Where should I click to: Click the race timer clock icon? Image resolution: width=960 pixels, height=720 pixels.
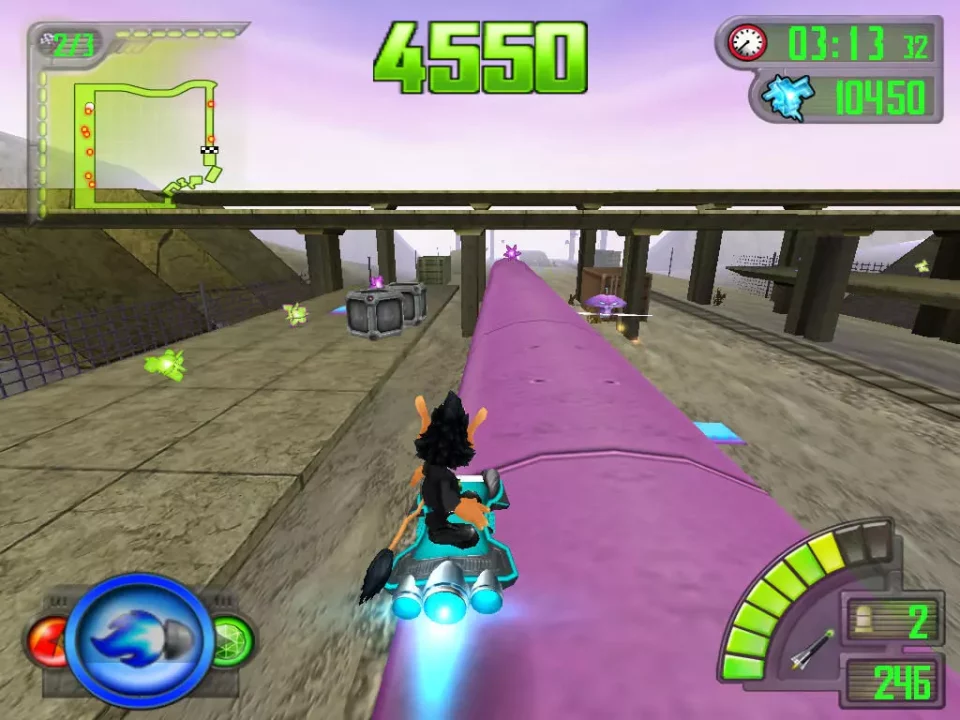point(747,42)
